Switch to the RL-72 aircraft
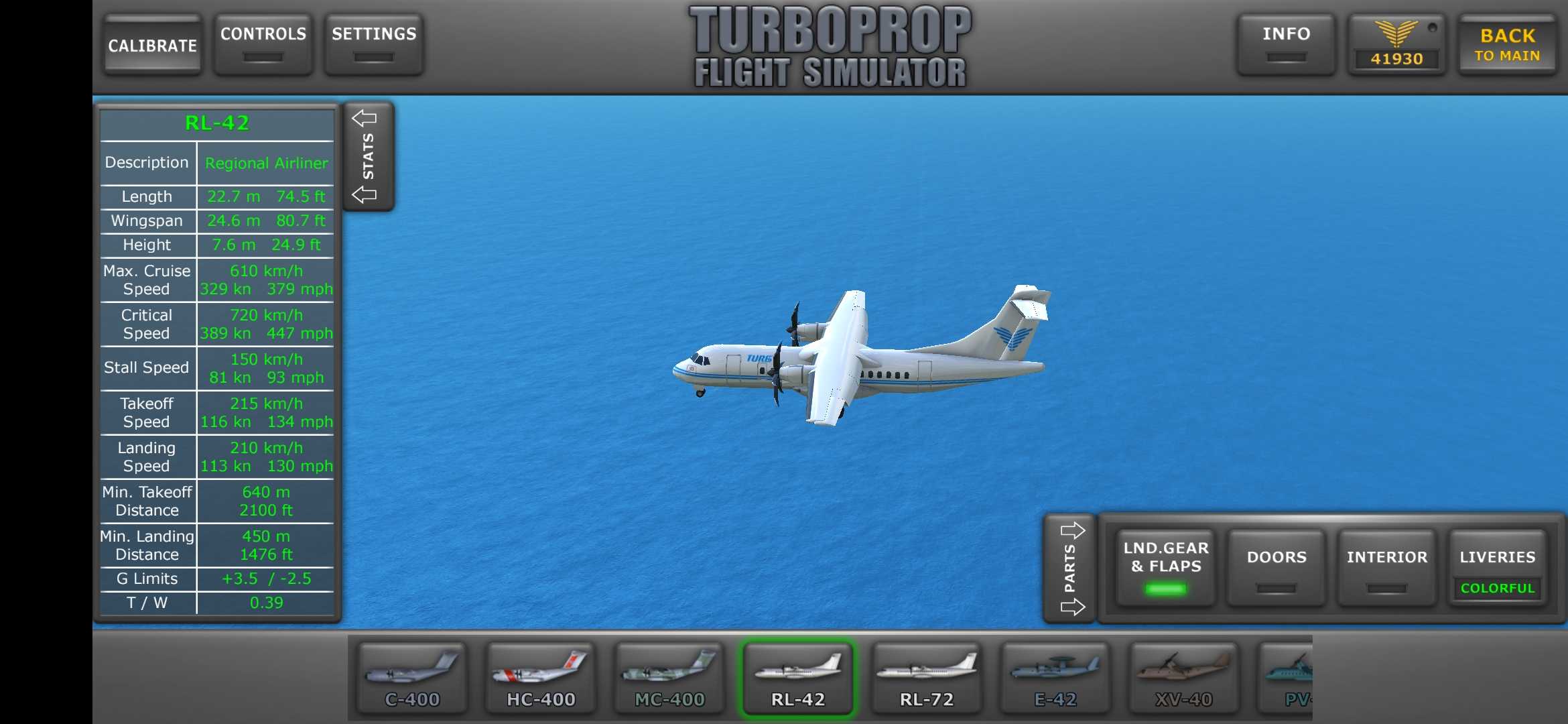This screenshot has height=724, width=1568. click(927, 678)
